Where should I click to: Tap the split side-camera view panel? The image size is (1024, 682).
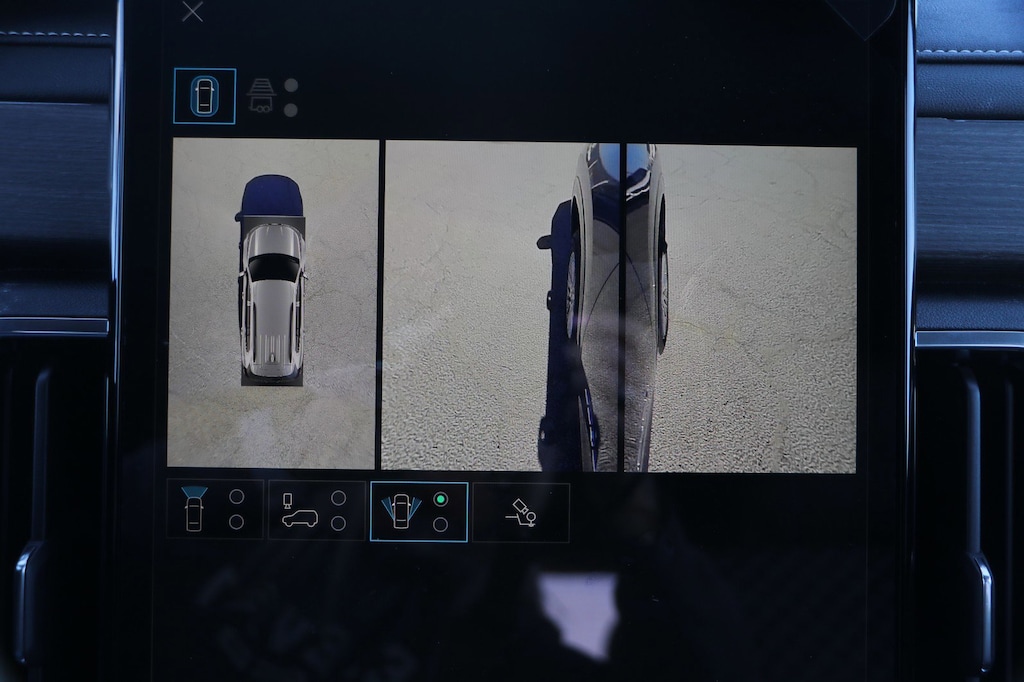[x=619, y=308]
